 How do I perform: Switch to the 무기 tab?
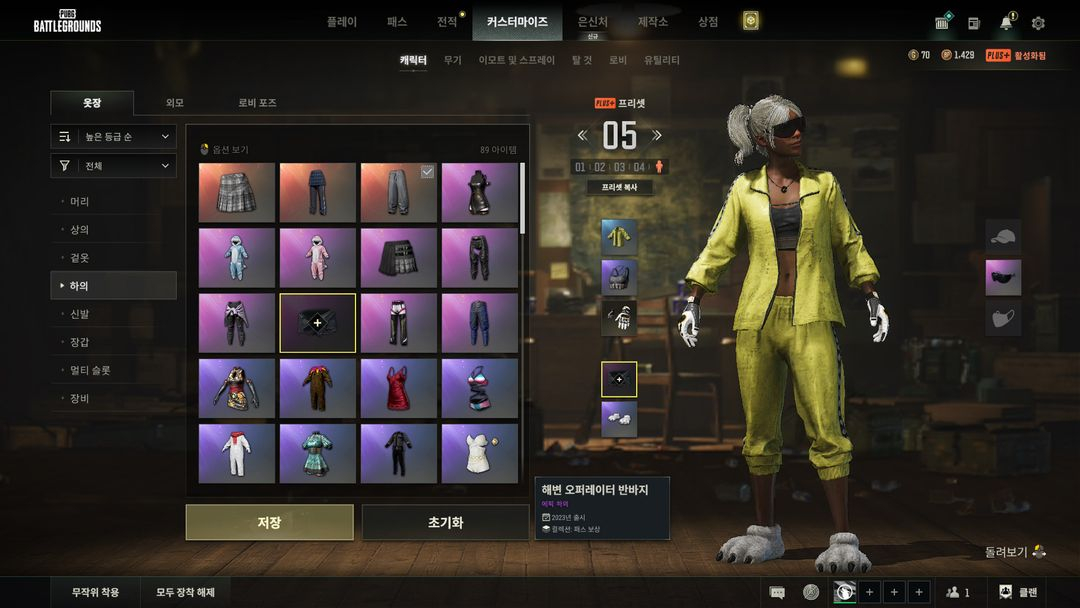click(453, 60)
